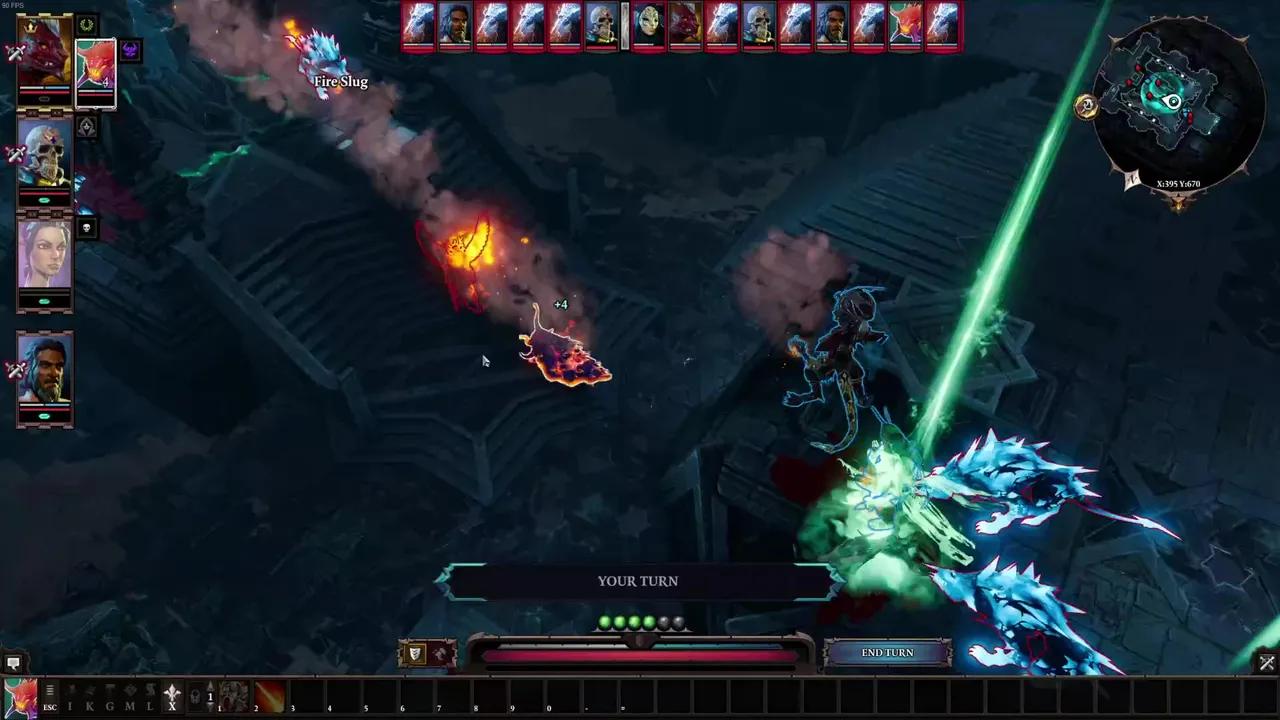The image size is (1280, 720).
Task: Open the chat speech bubble icon
Action: [13, 663]
